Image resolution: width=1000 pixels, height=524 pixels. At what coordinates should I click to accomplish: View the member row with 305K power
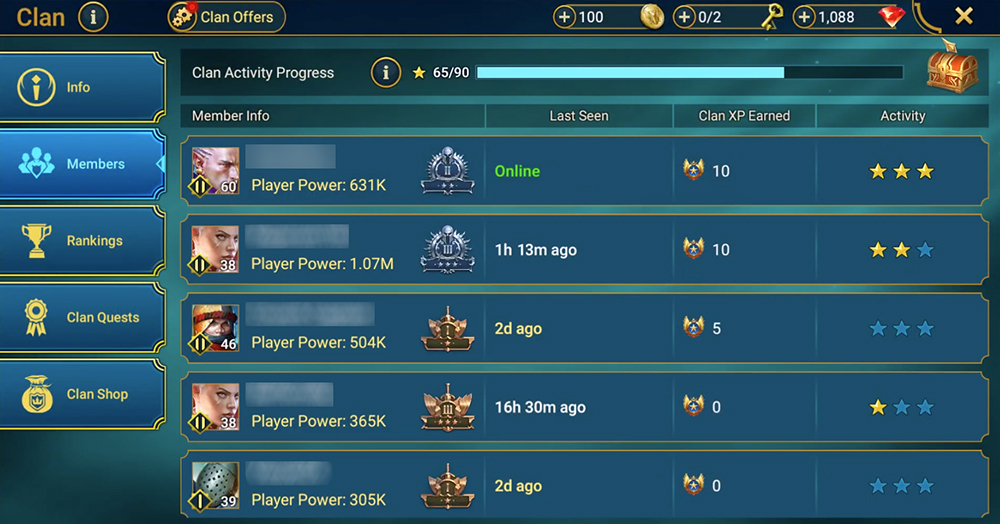pos(583,486)
